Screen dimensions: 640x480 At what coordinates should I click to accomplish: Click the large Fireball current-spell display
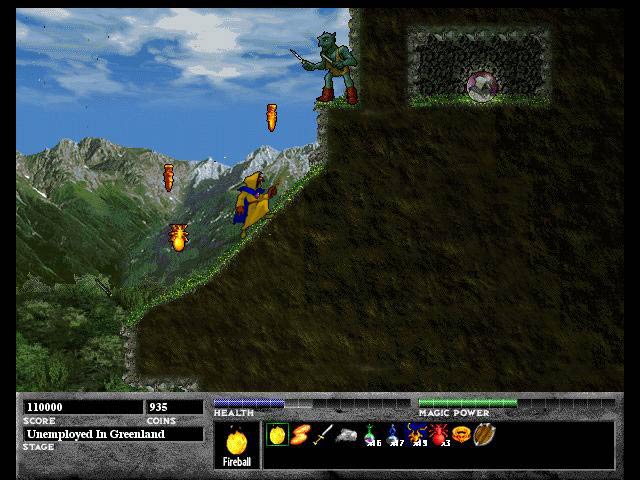tap(238, 445)
